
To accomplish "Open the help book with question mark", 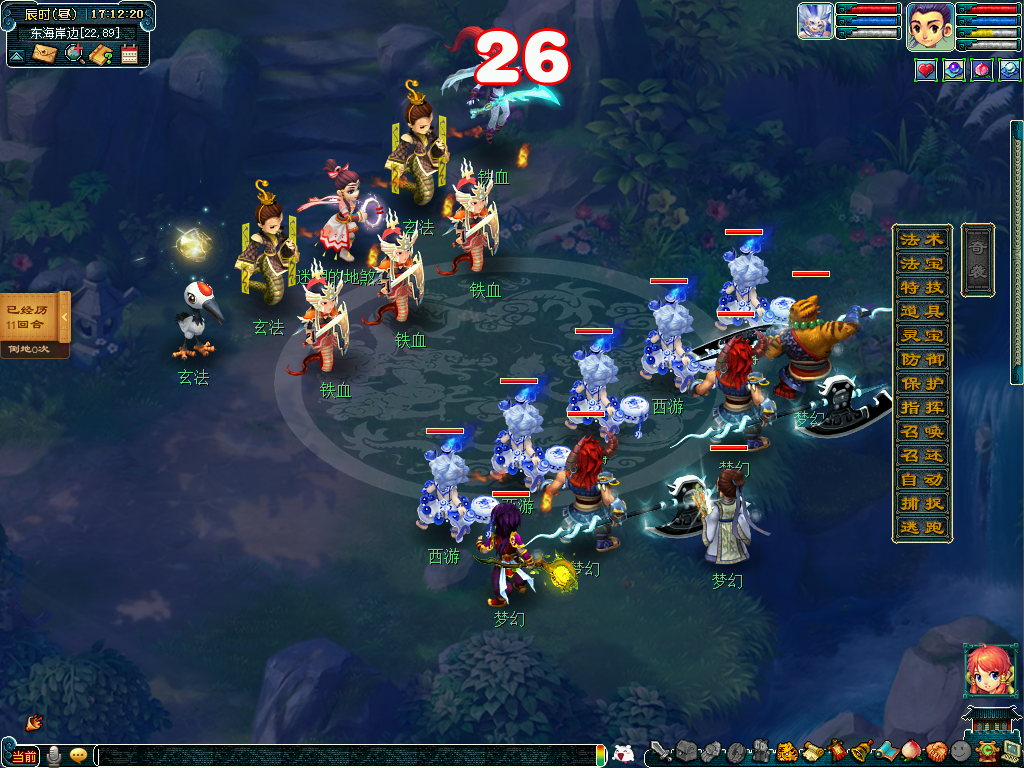I will [x=101, y=54].
